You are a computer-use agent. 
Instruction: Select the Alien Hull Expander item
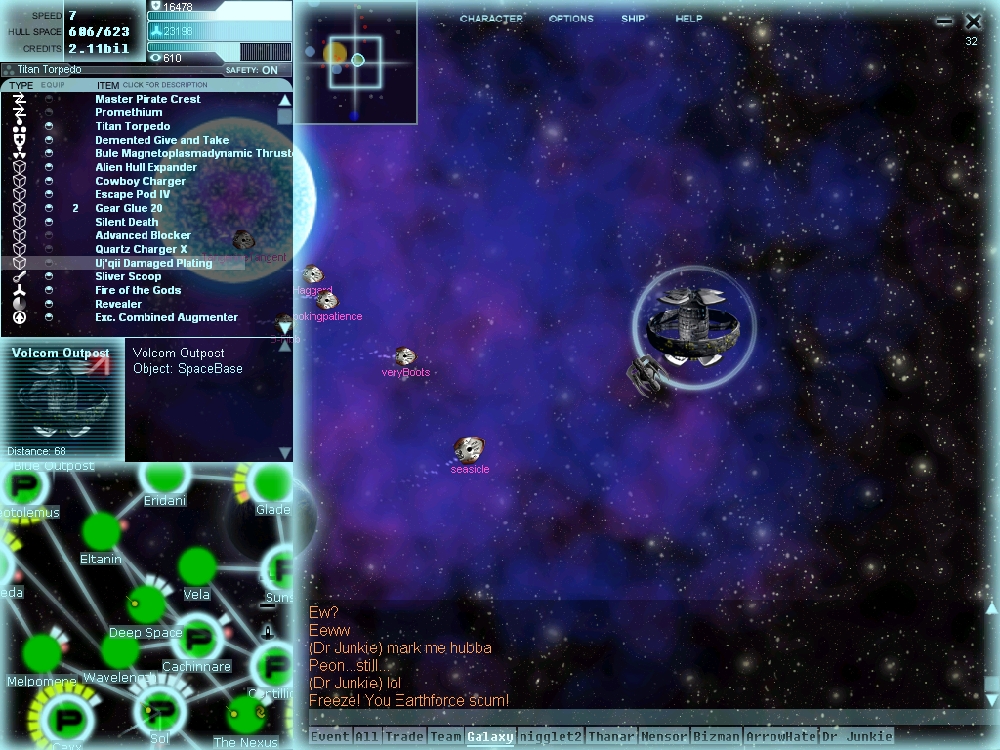[146, 167]
